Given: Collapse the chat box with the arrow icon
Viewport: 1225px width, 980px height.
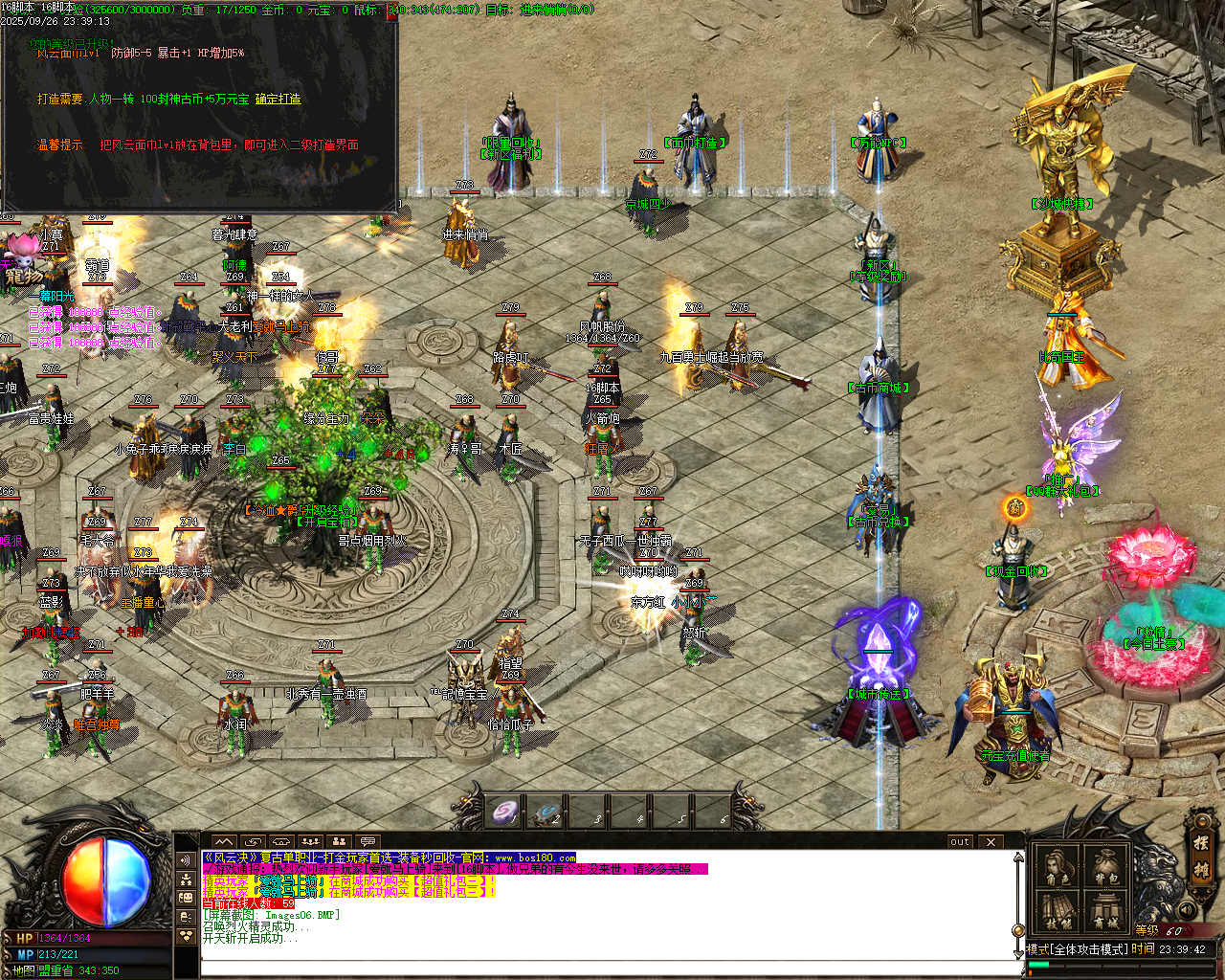Looking at the screenshot, I should 222,842.
